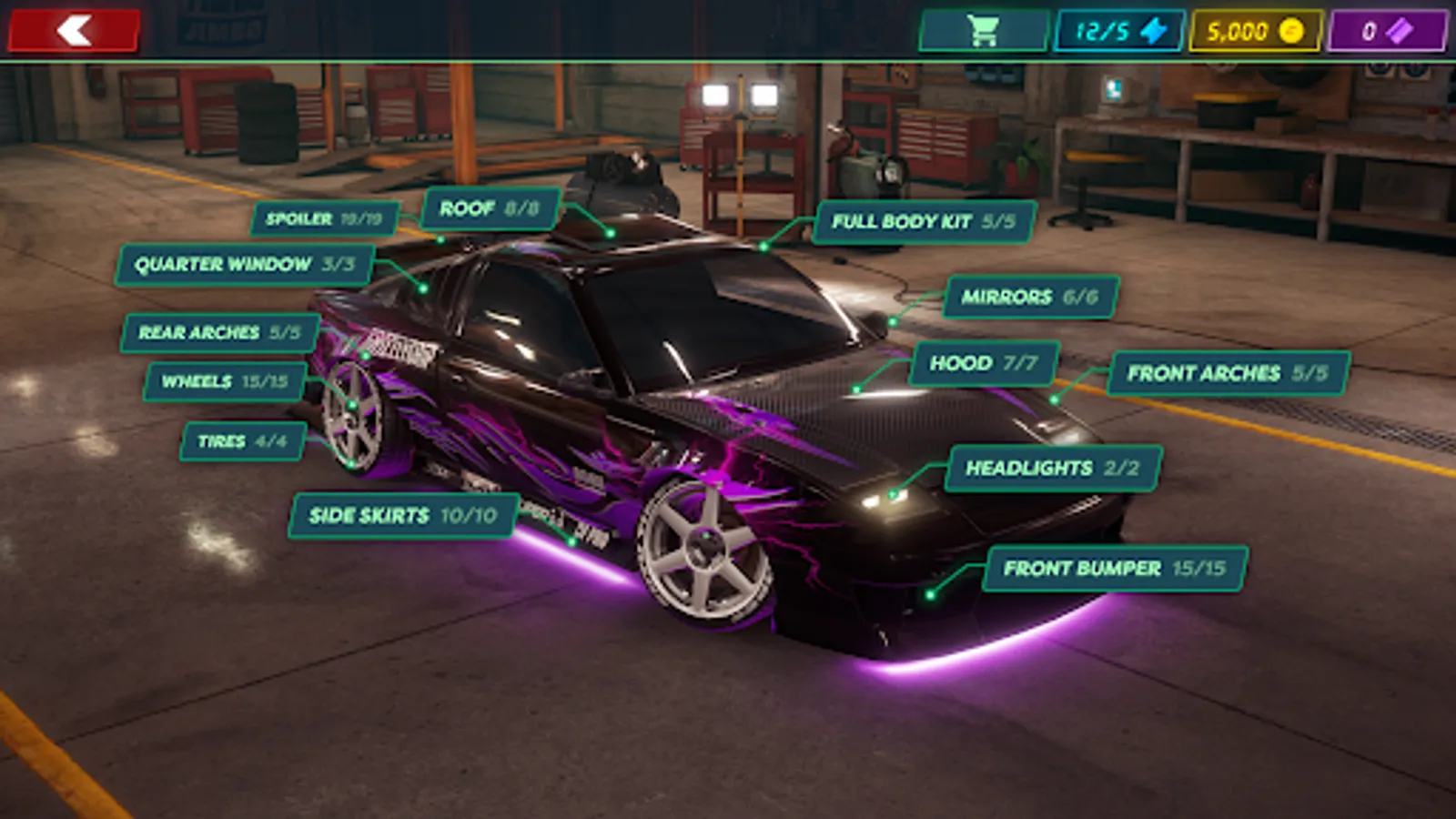Viewport: 1456px width, 819px height.
Task: Open the Front Bumper parts
Action: 1115,569
